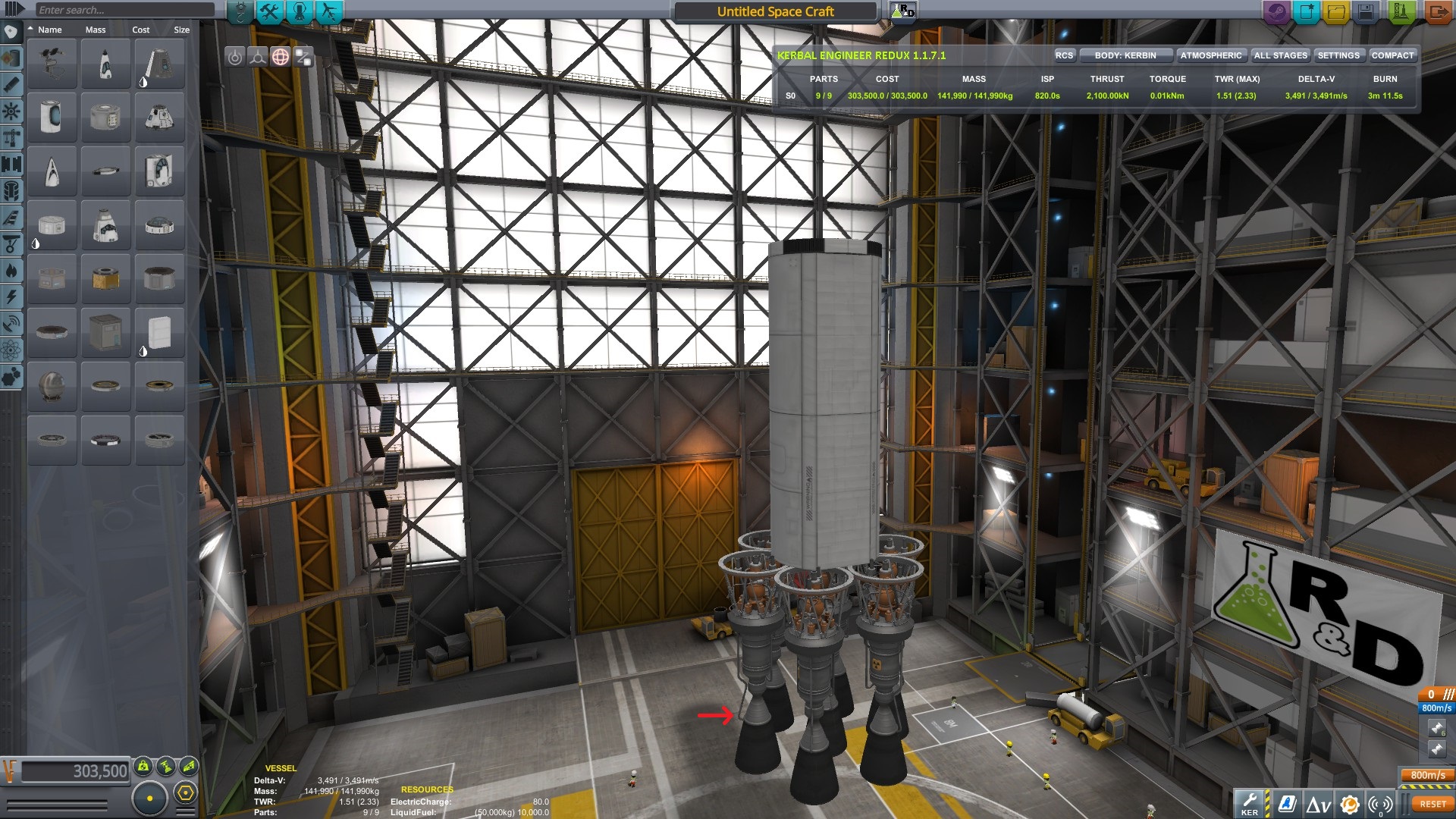This screenshot has height=819, width=1456.
Task: Switch Kerbal Engineer to COMPACT mode
Action: tap(1393, 55)
